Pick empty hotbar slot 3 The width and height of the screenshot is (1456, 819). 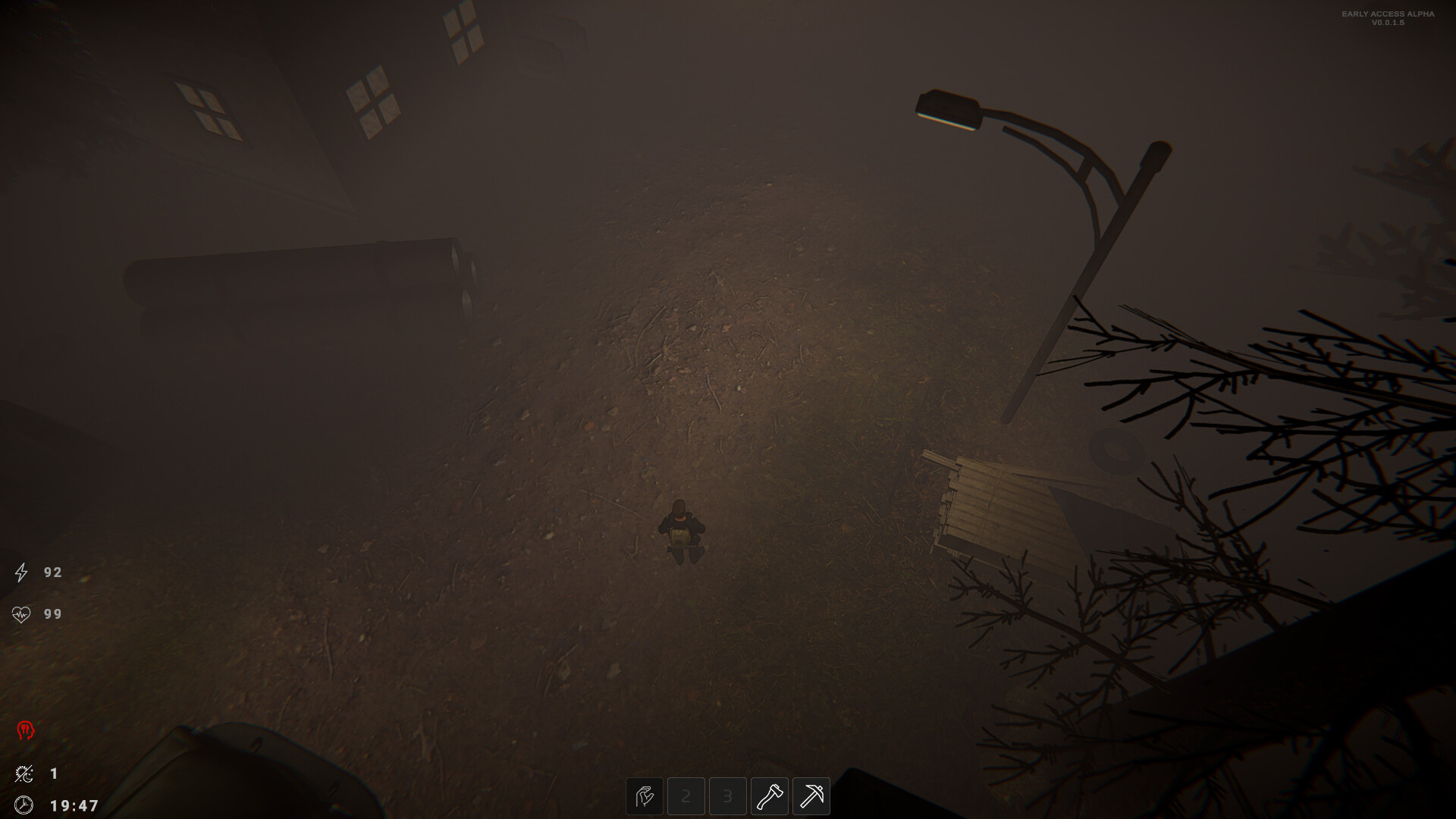[728, 796]
